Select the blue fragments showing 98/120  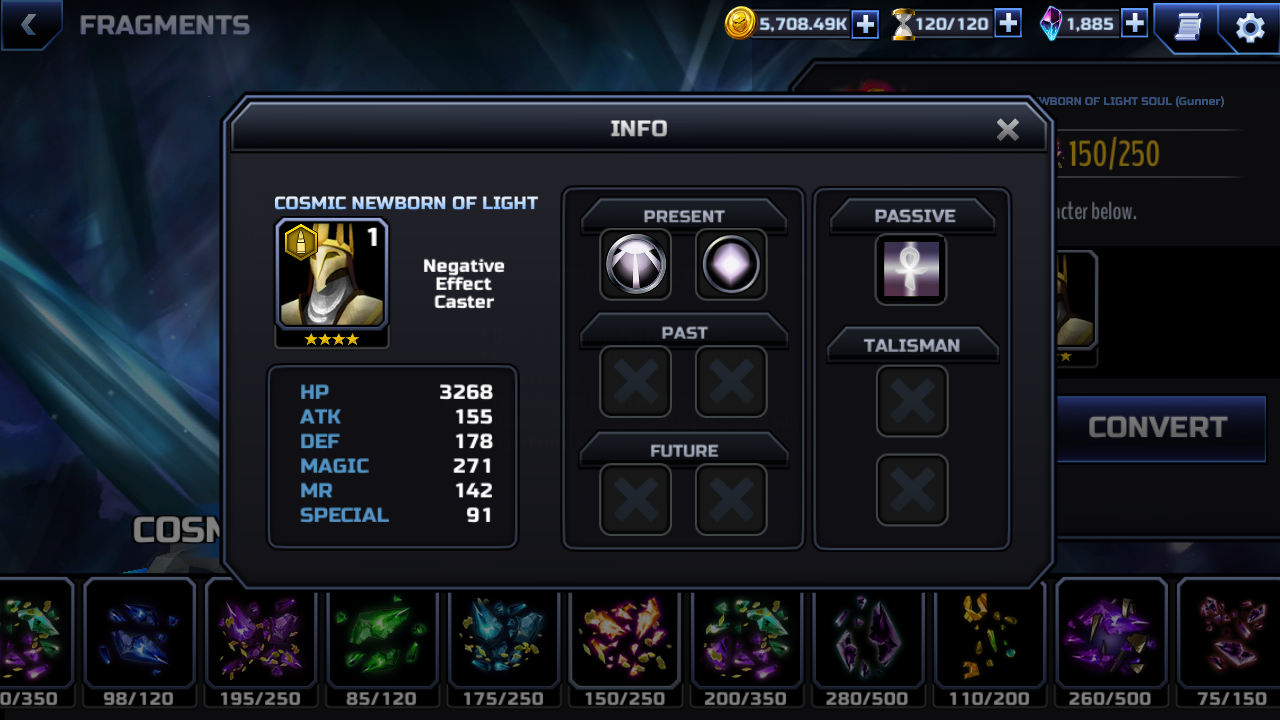pyautogui.click(x=139, y=637)
